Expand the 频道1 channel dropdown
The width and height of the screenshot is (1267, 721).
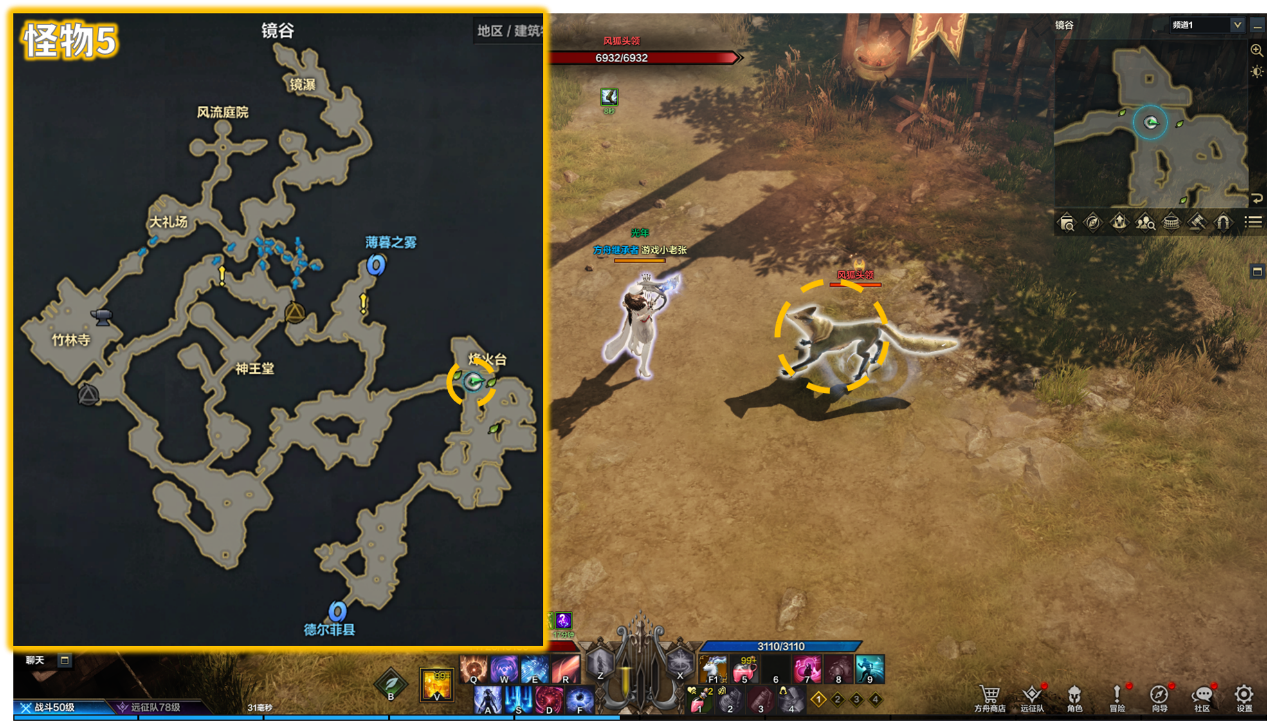(1237, 25)
